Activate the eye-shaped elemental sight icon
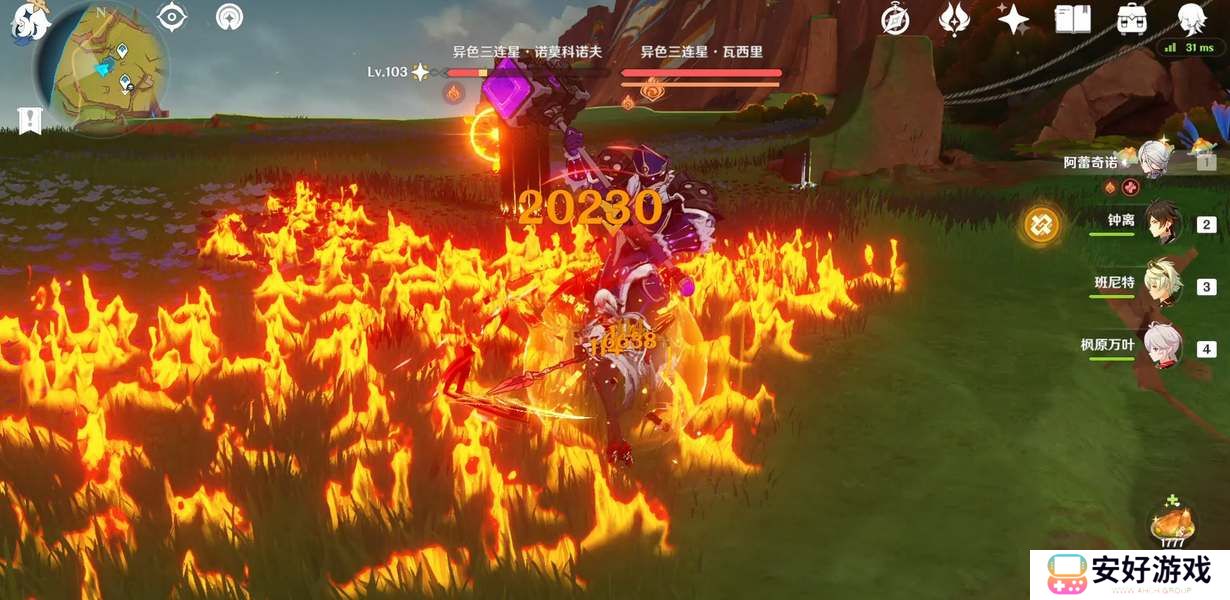Viewport: 1230px width, 600px height. click(x=172, y=17)
